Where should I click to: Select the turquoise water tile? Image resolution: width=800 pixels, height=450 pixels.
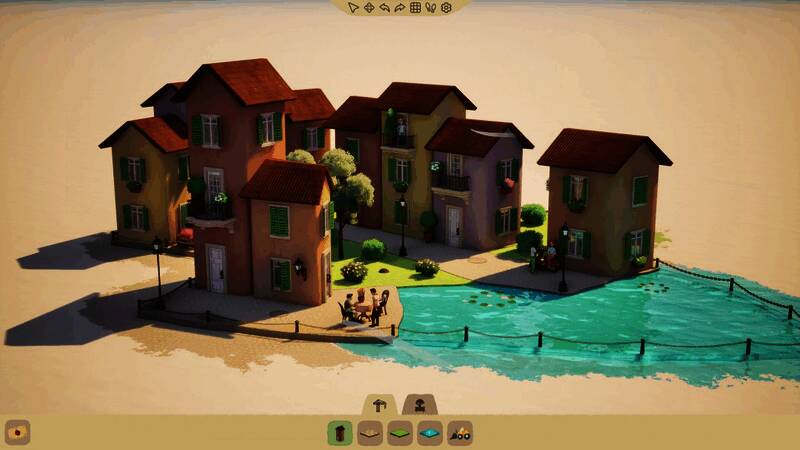click(x=430, y=433)
